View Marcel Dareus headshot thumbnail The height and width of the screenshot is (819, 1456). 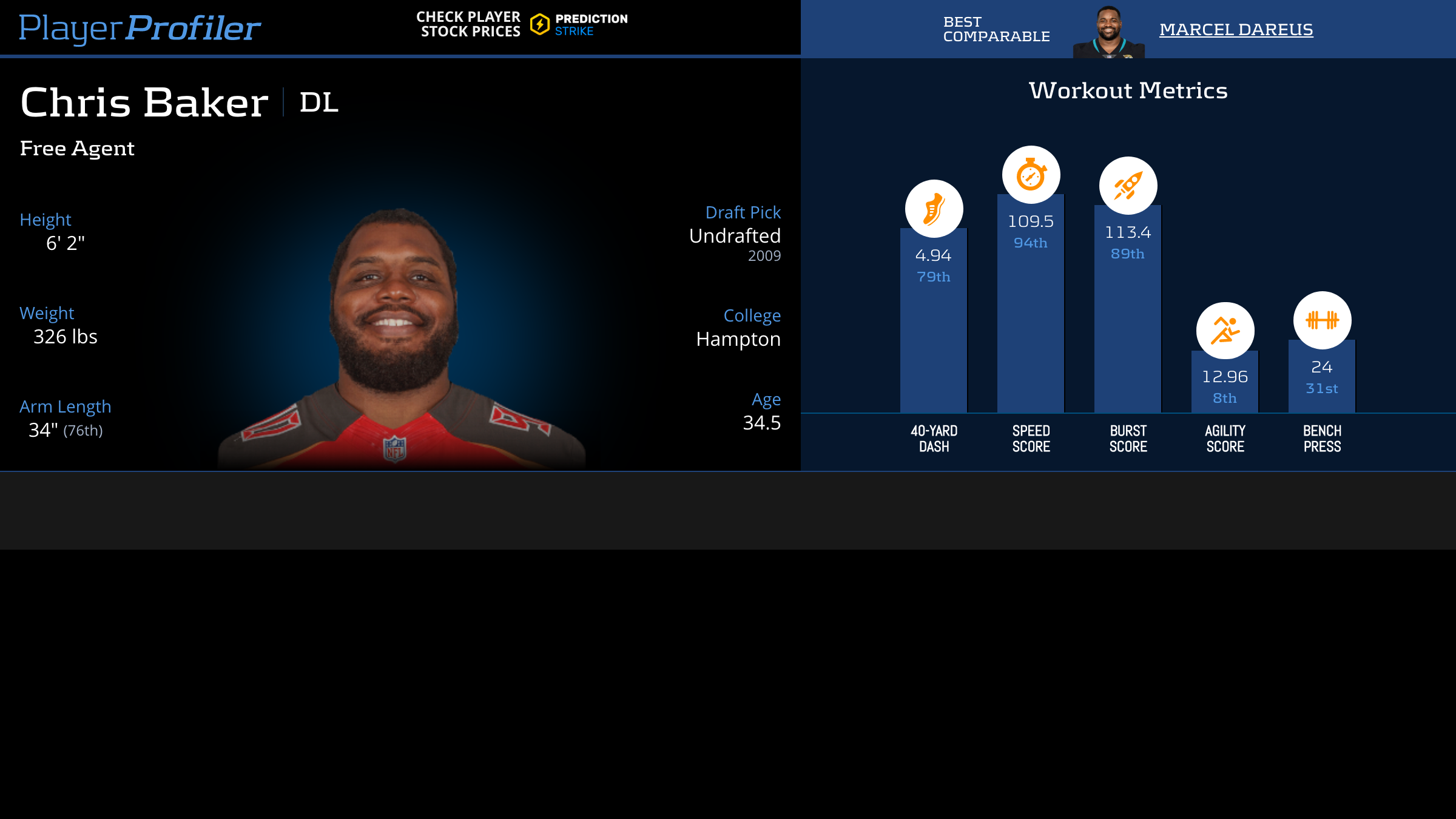(x=1108, y=33)
